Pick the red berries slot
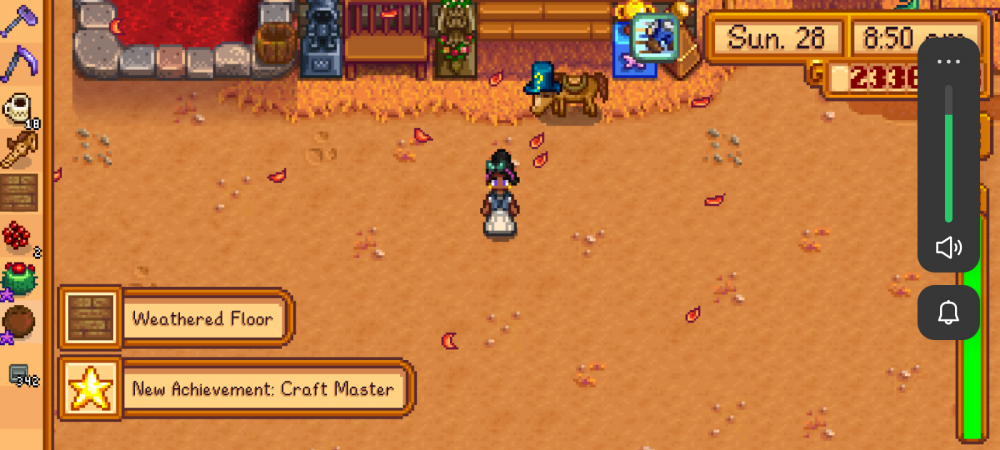The image size is (1000, 450). point(19,237)
